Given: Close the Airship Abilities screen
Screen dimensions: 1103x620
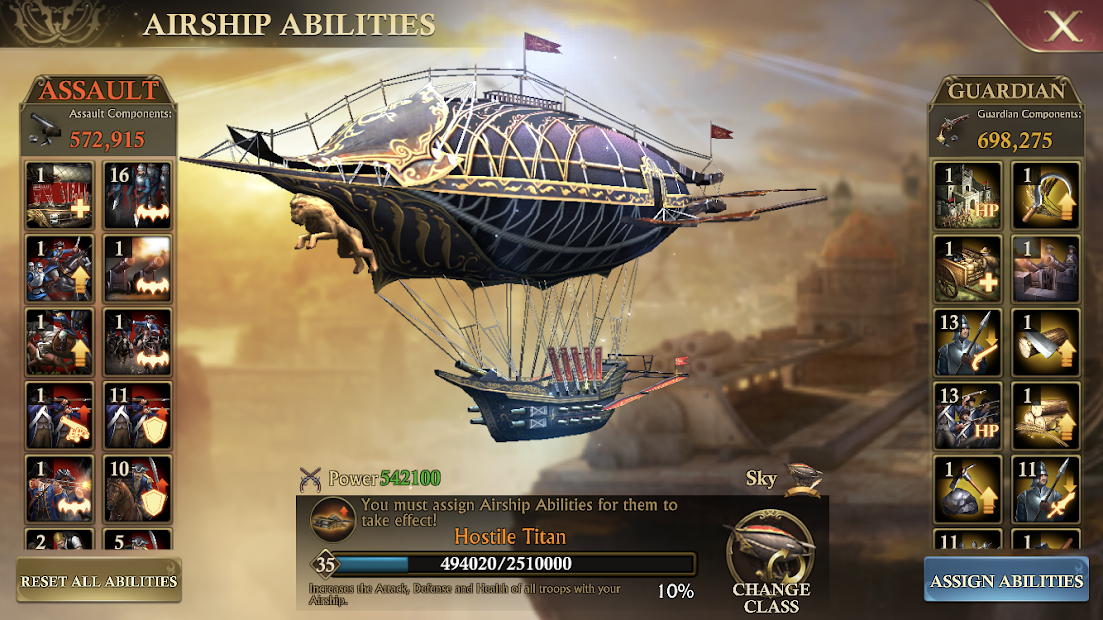Looking at the screenshot, I should click(x=1061, y=26).
